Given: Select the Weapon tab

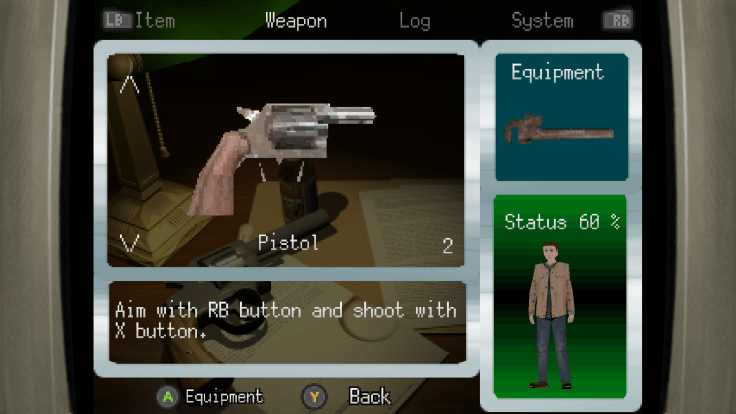Looking at the screenshot, I should point(295,20).
